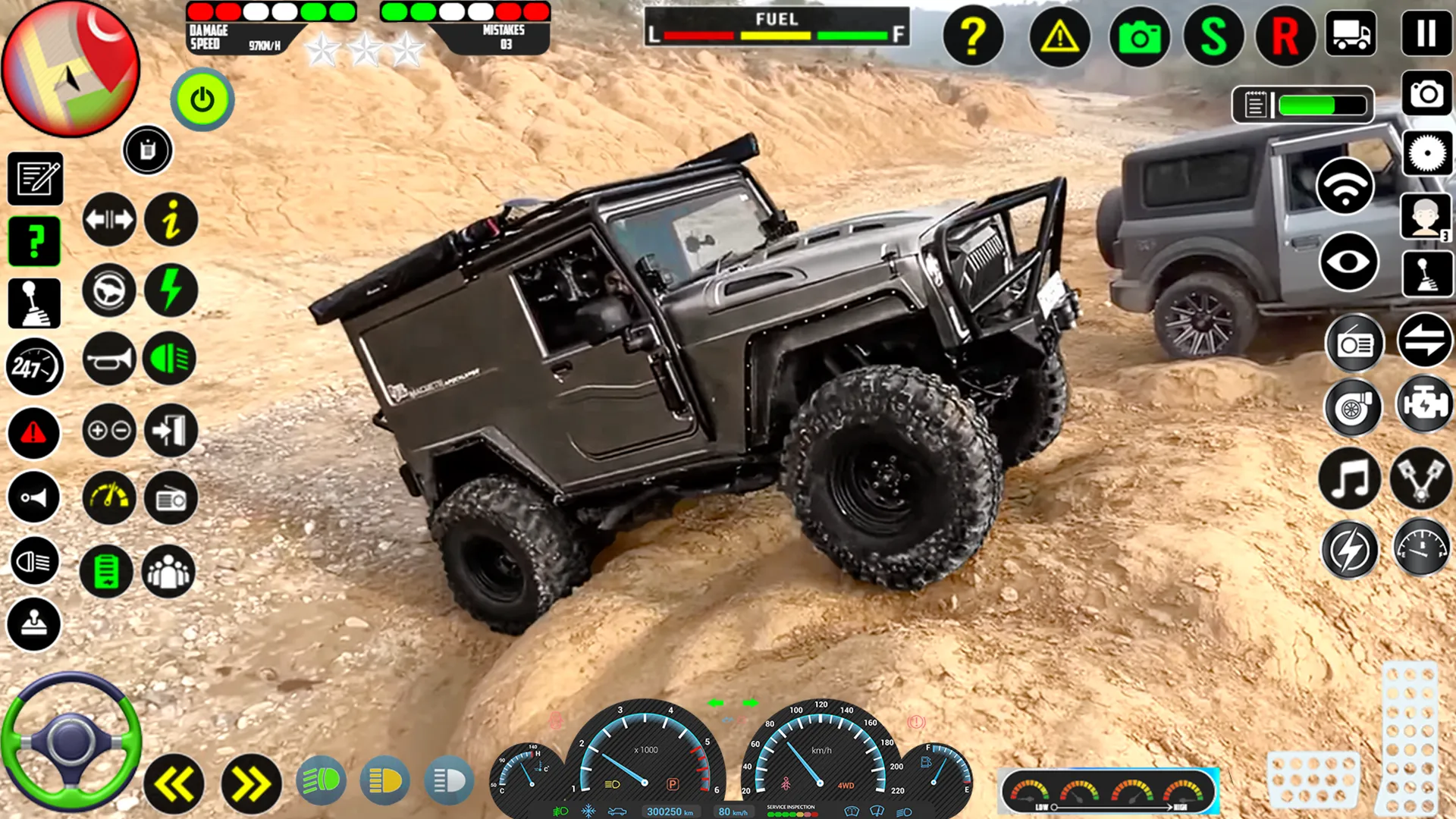Open the radio icon in the left panel
Image resolution: width=1456 pixels, height=819 pixels.
pos(171,497)
